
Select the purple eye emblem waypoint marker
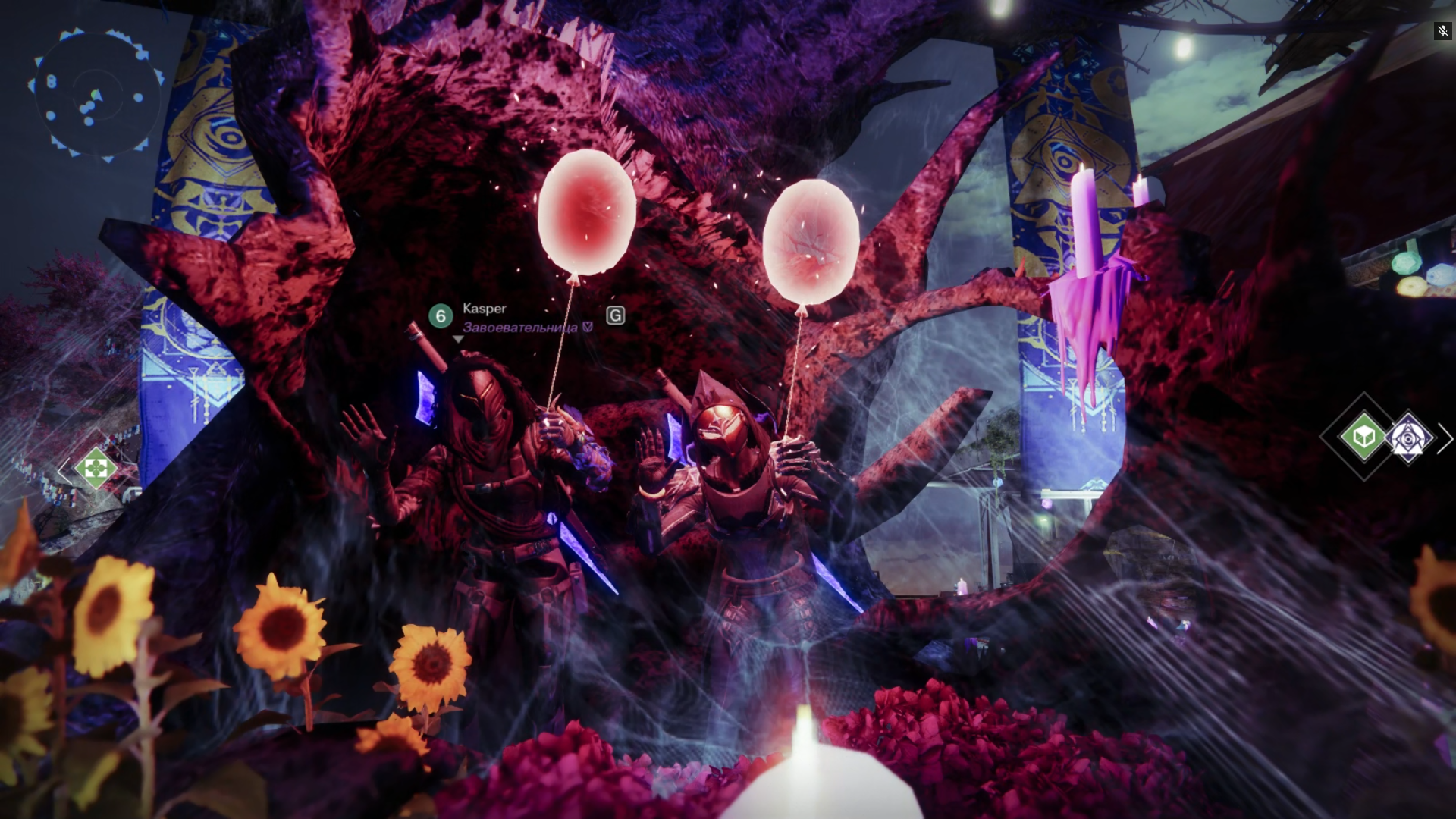pos(1408,438)
